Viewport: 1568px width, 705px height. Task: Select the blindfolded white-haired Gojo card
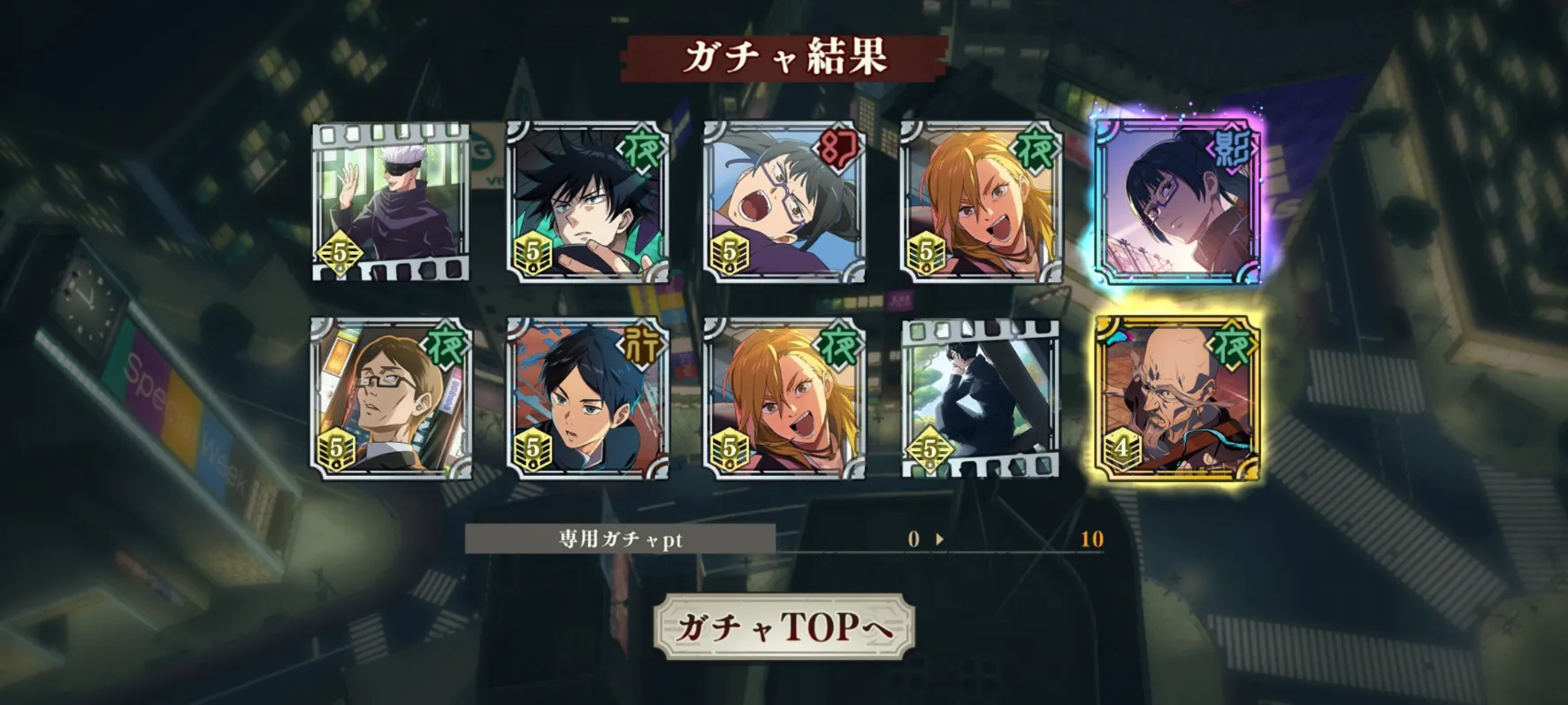pyautogui.click(x=391, y=202)
